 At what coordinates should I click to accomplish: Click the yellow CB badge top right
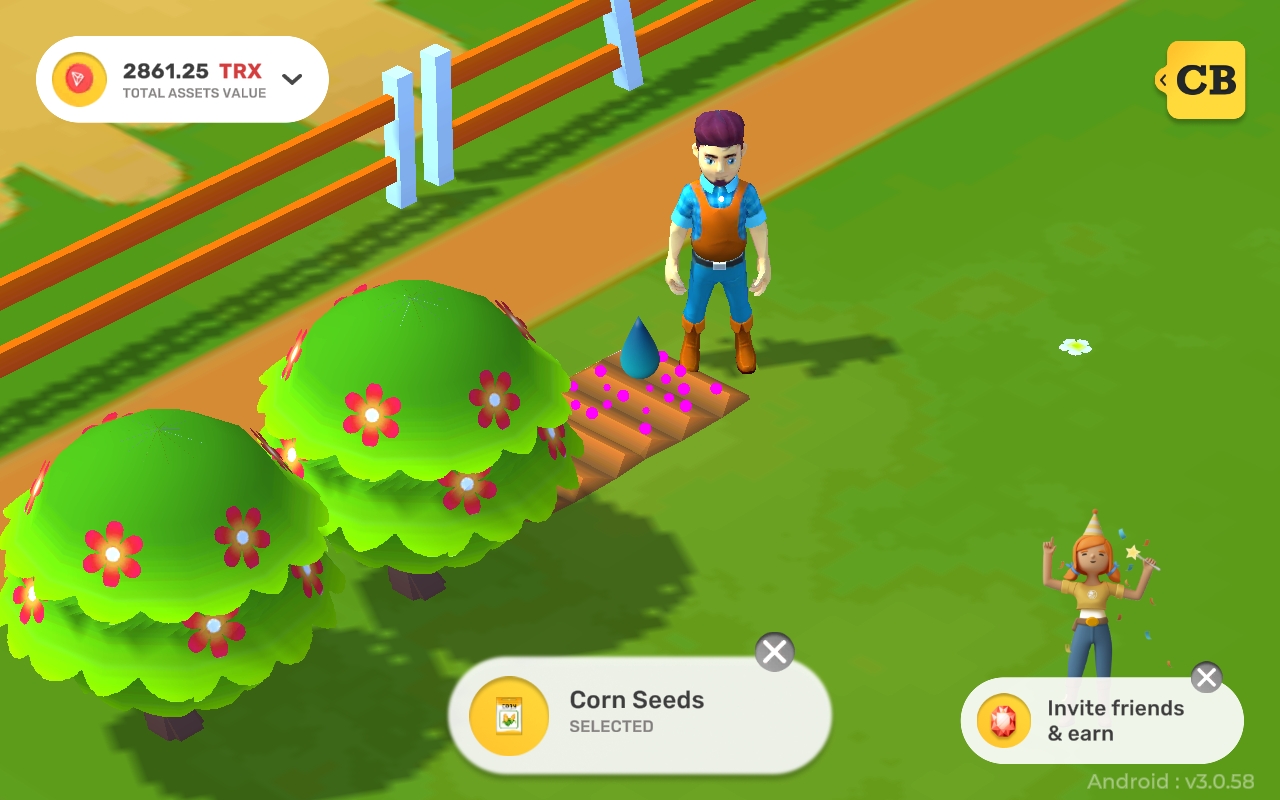pyautogui.click(x=1207, y=81)
